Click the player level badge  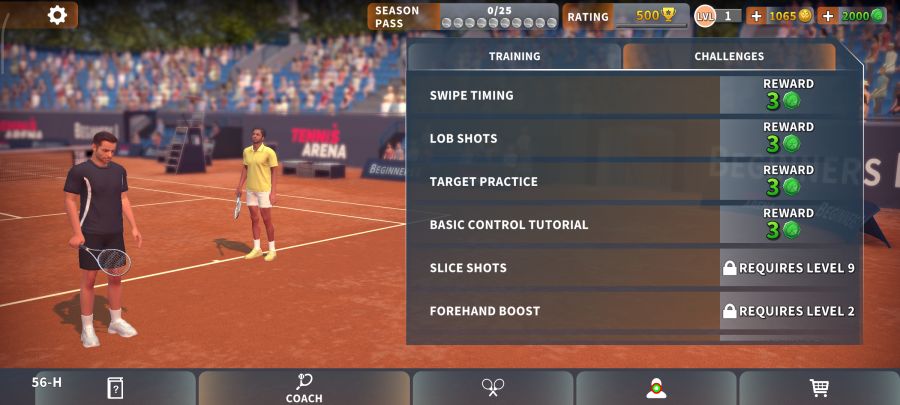[x=706, y=16]
